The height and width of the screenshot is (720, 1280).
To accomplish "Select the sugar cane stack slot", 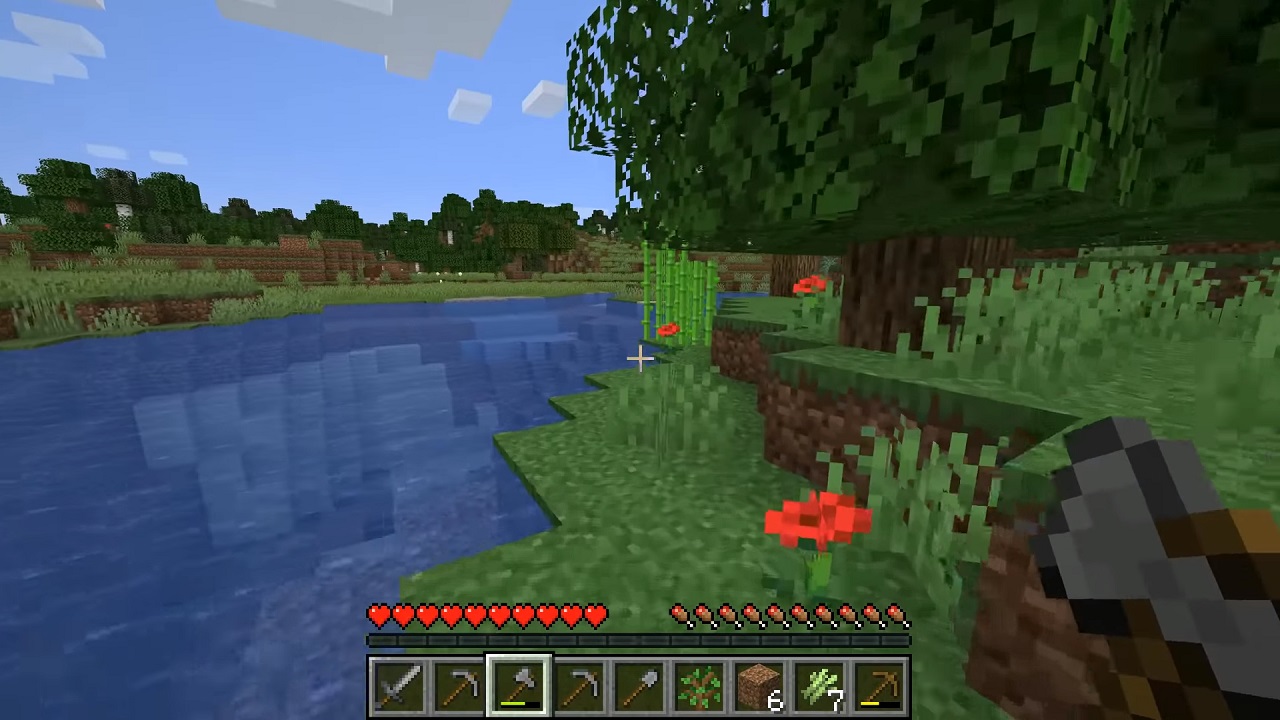I will click(x=819, y=687).
